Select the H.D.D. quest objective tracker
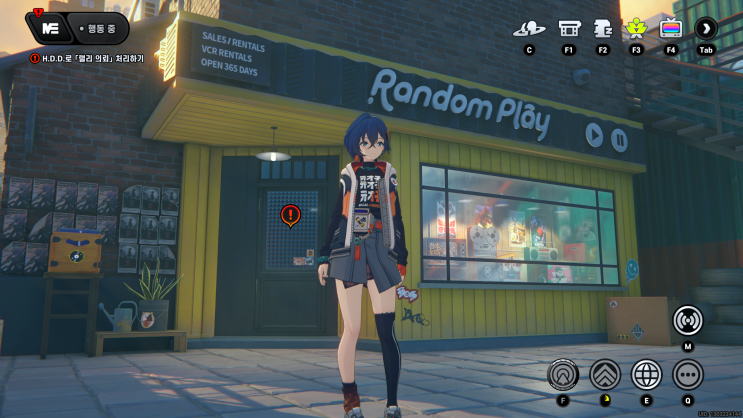This screenshot has height=418, width=743. click(x=88, y=59)
